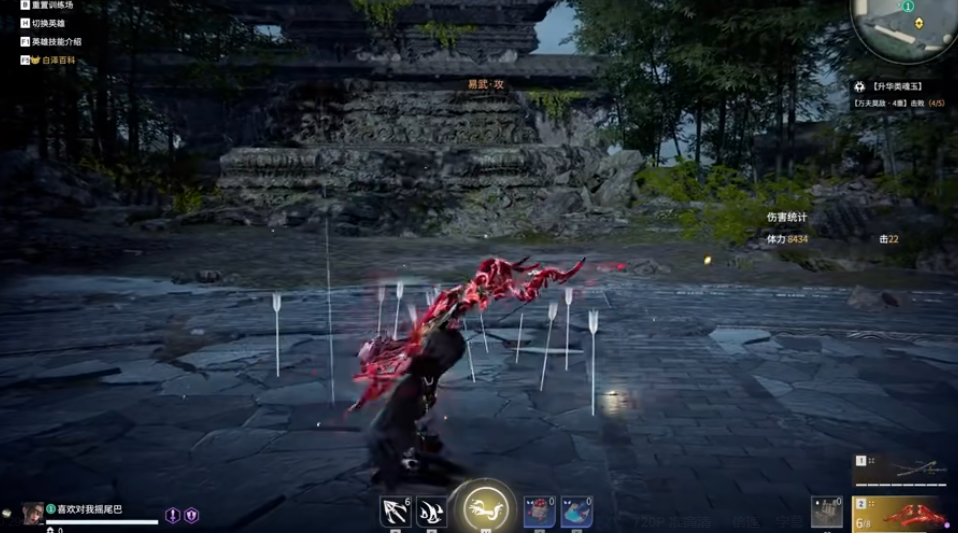Screen dimensions: 958x533
Task: Use the red consumable item slot
Action: (x=540, y=511)
